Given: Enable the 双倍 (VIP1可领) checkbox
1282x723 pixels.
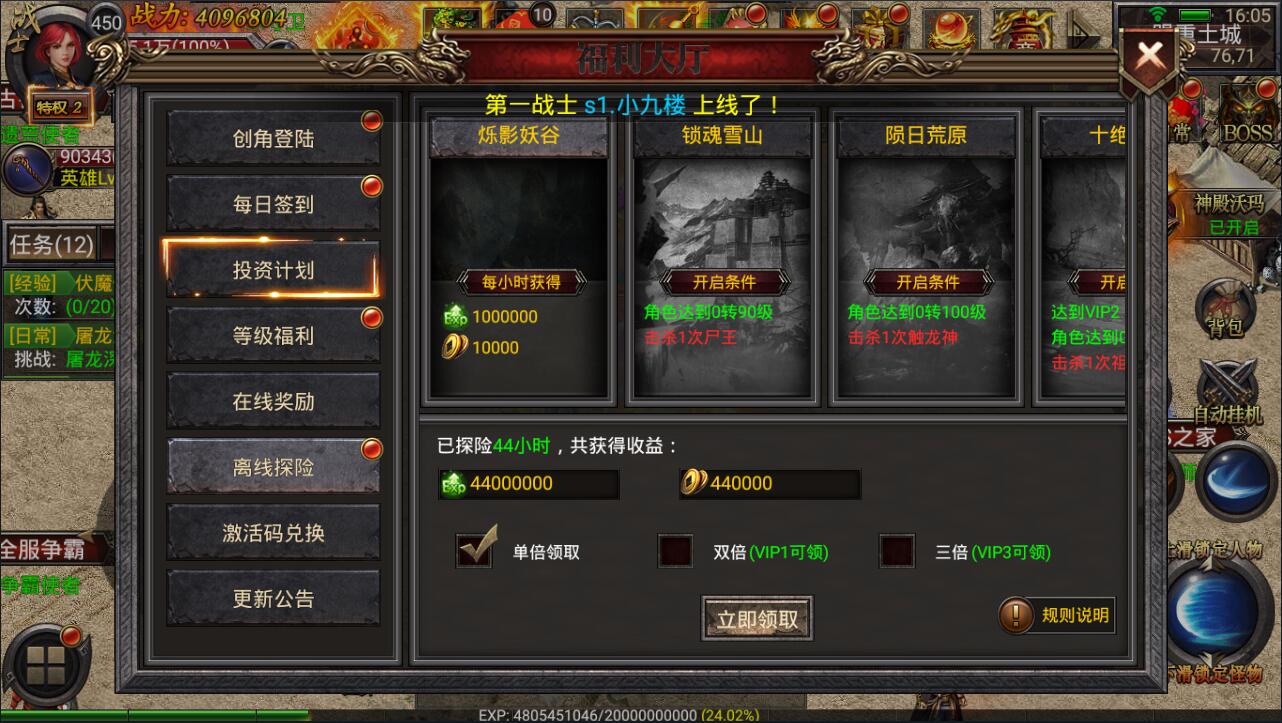Looking at the screenshot, I should point(675,550).
